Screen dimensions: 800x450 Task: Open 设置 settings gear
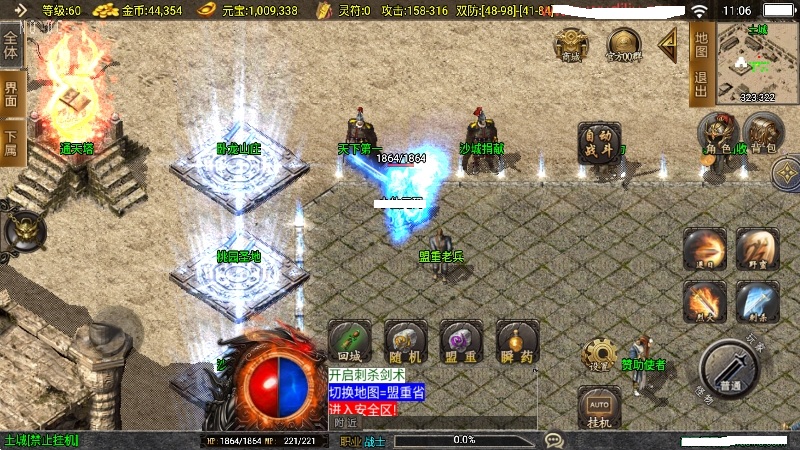(x=600, y=354)
